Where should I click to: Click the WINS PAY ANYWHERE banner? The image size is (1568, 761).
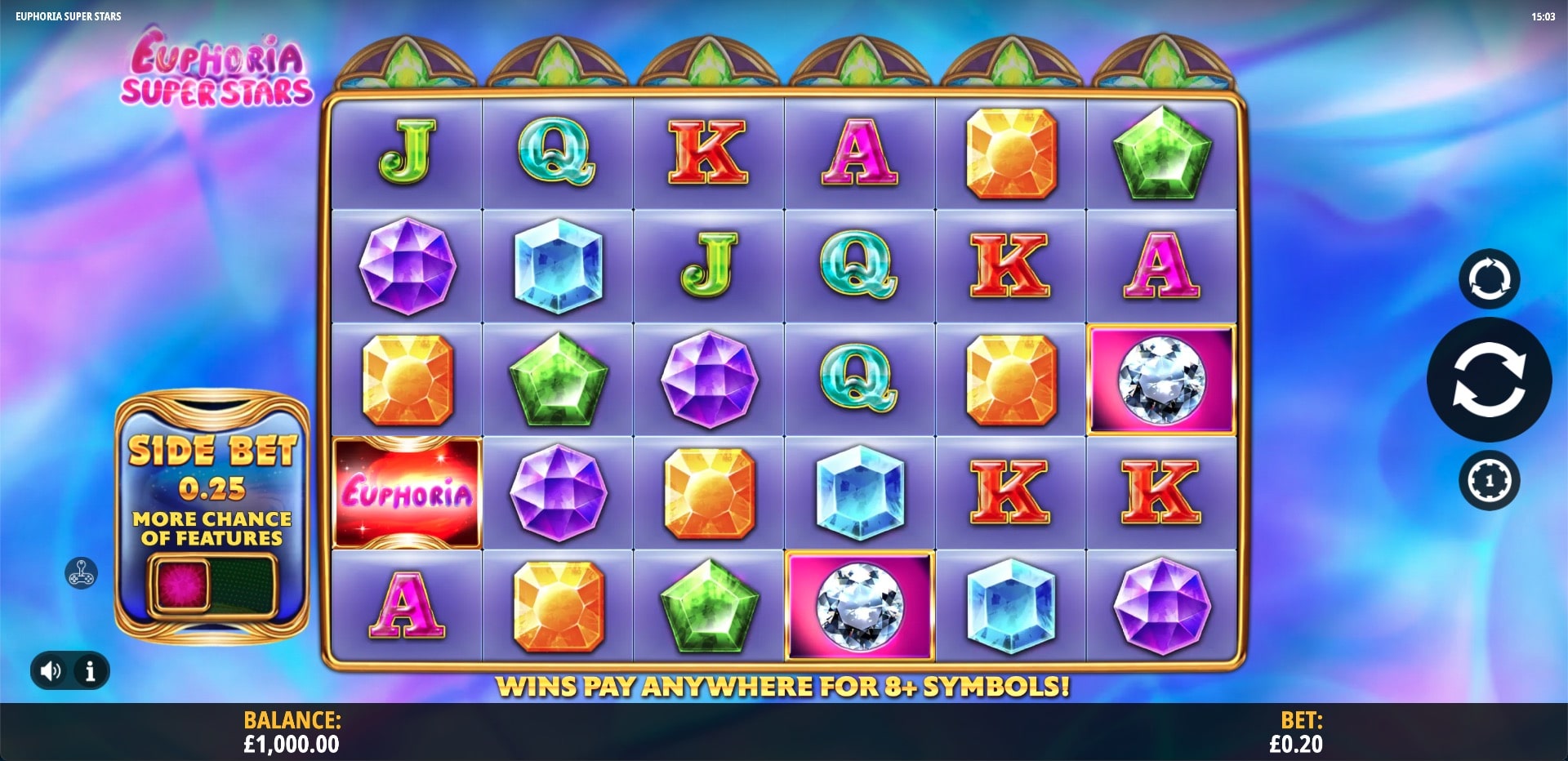coord(786,687)
